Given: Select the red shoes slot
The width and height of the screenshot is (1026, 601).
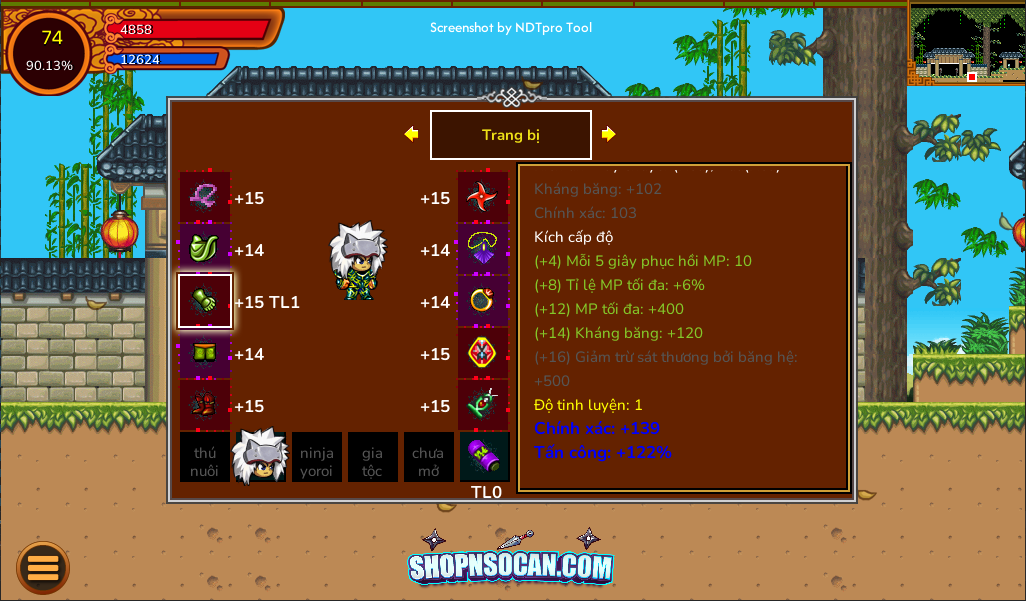Looking at the screenshot, I should click(x=205, y=405).
